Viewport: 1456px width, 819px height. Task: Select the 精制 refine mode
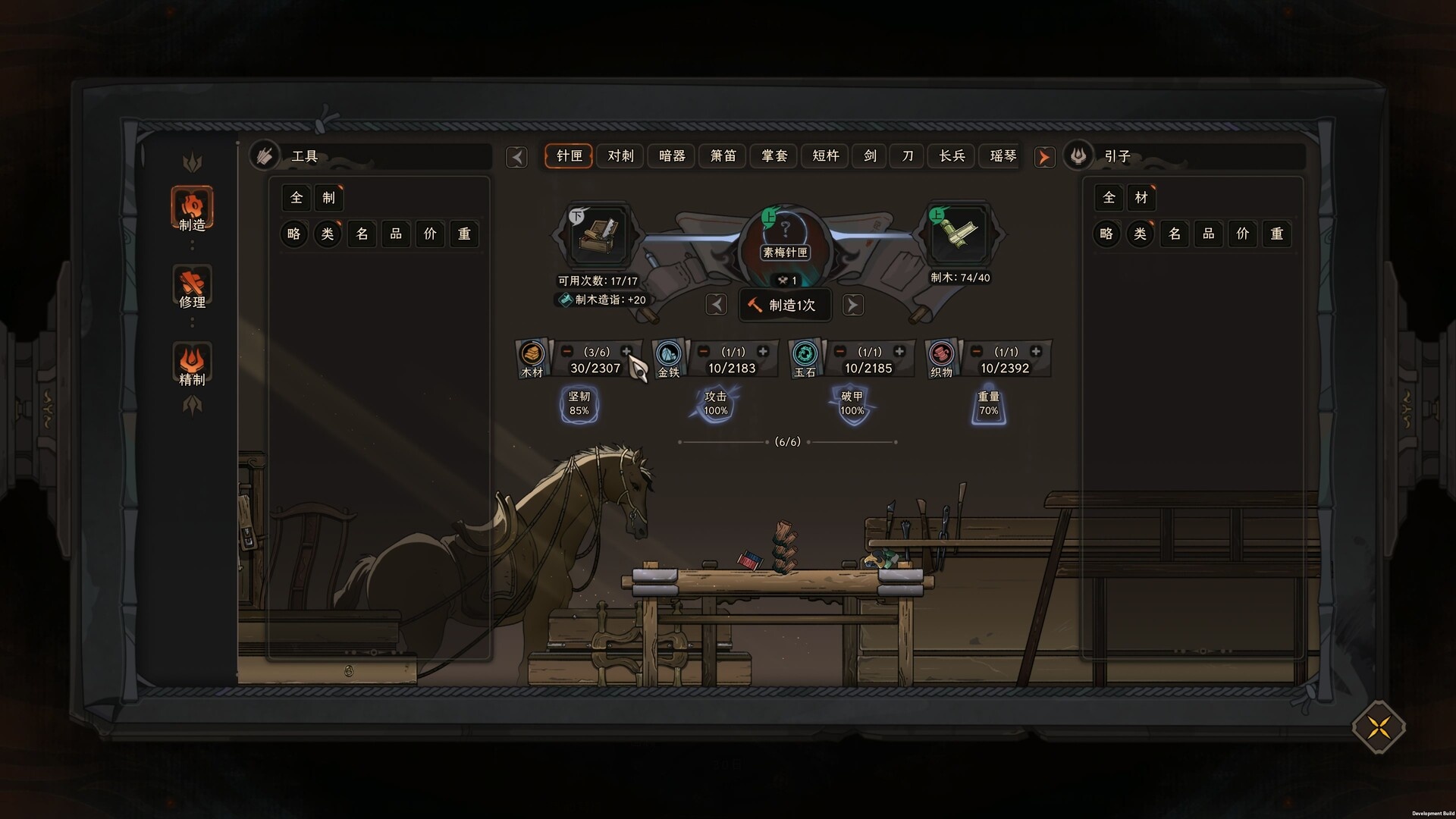pos(192,364)
